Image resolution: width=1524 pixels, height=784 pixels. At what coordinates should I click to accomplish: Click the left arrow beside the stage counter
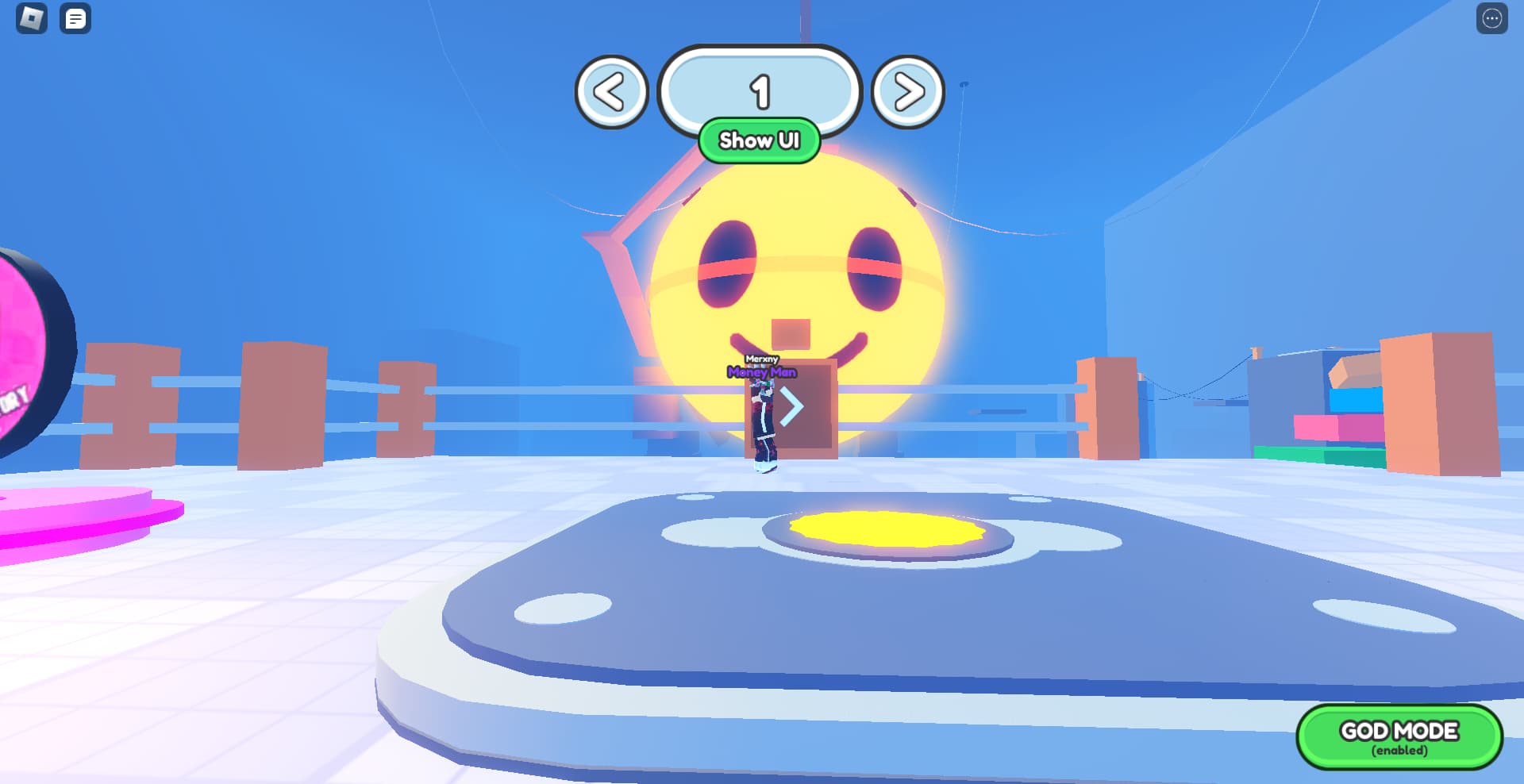tap(611, 91)
